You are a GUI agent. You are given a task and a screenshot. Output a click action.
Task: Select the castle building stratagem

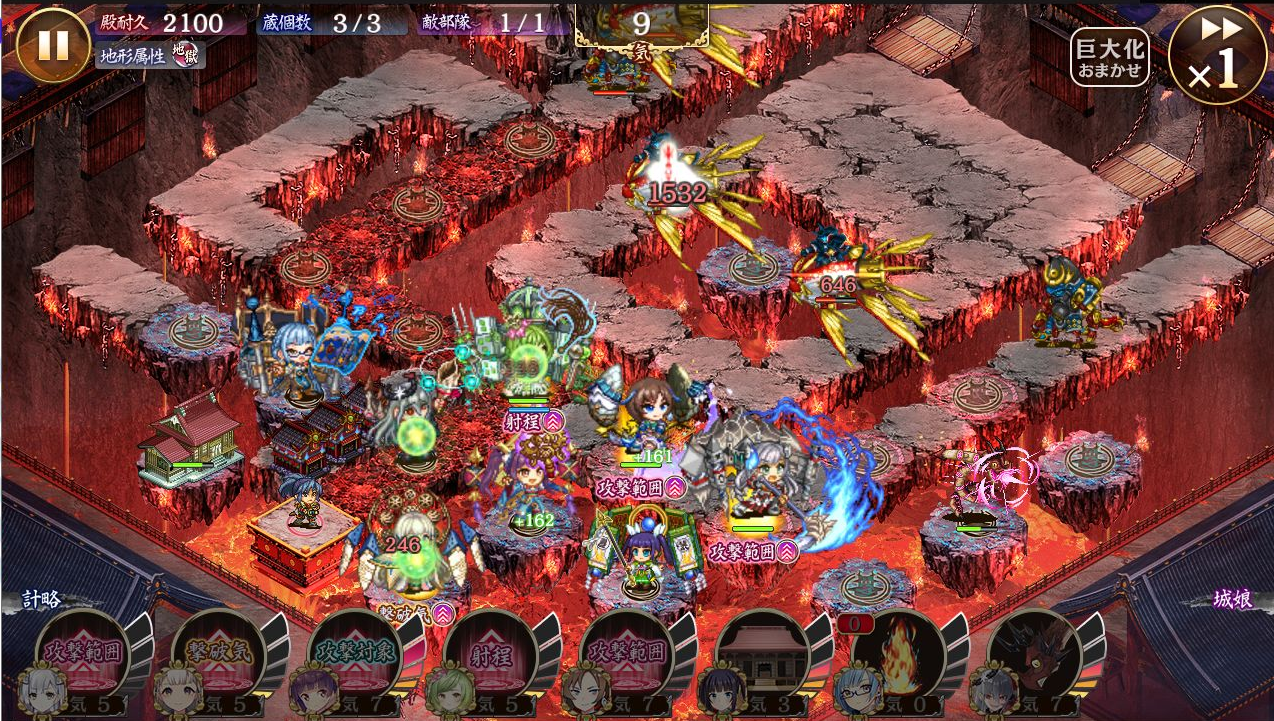(763, 653)
